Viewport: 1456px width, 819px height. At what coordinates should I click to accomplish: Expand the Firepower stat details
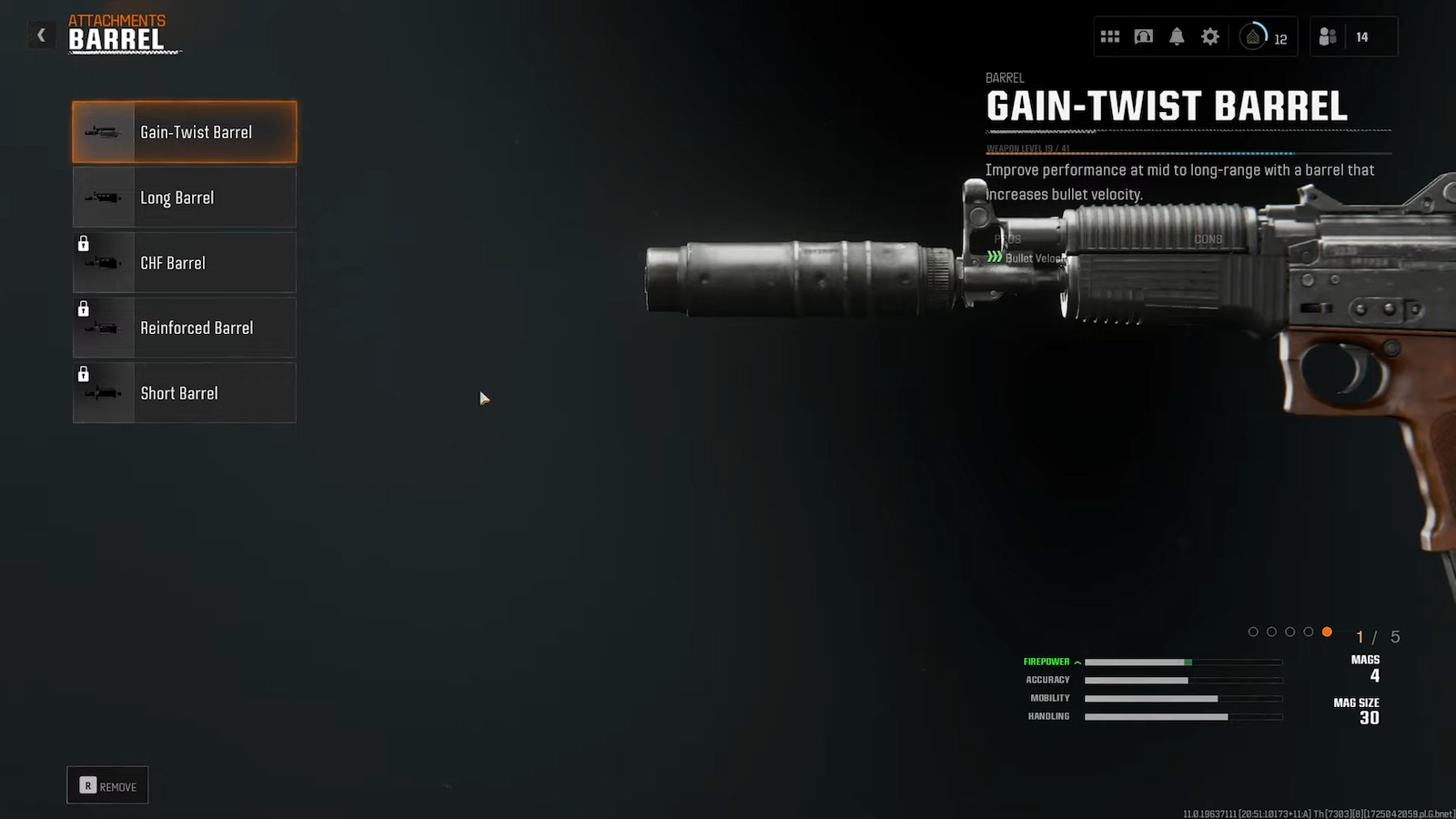click(x=1052, y=662)
